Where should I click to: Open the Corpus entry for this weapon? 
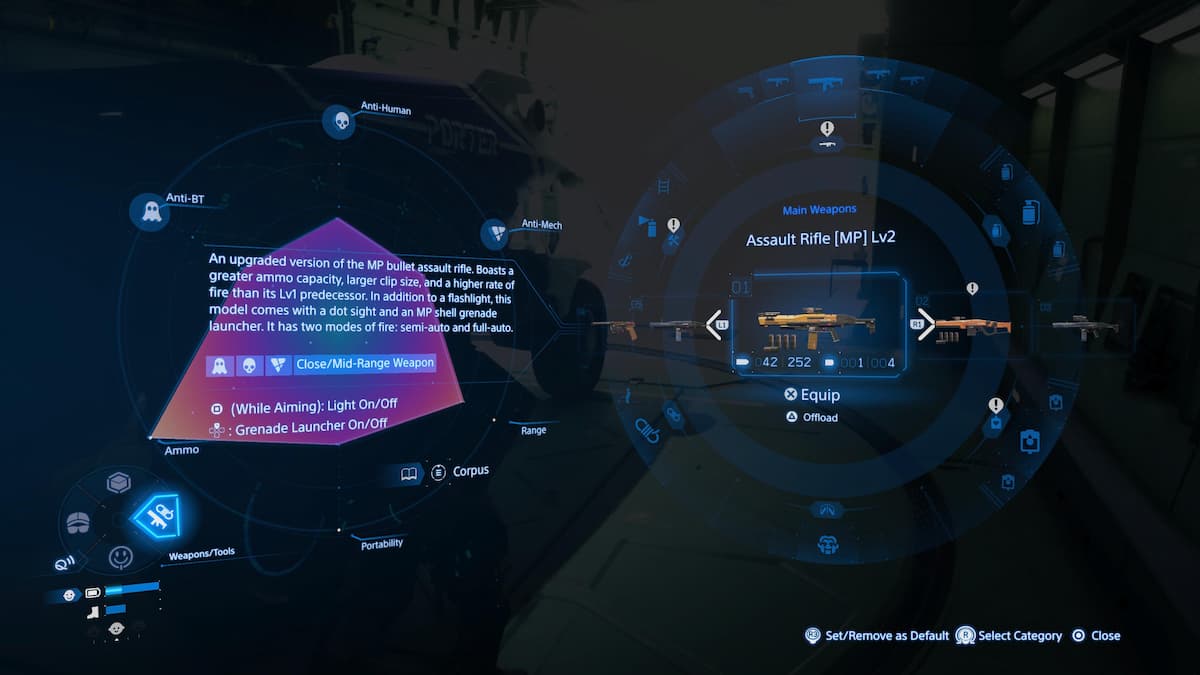click(x=460, y=471)
